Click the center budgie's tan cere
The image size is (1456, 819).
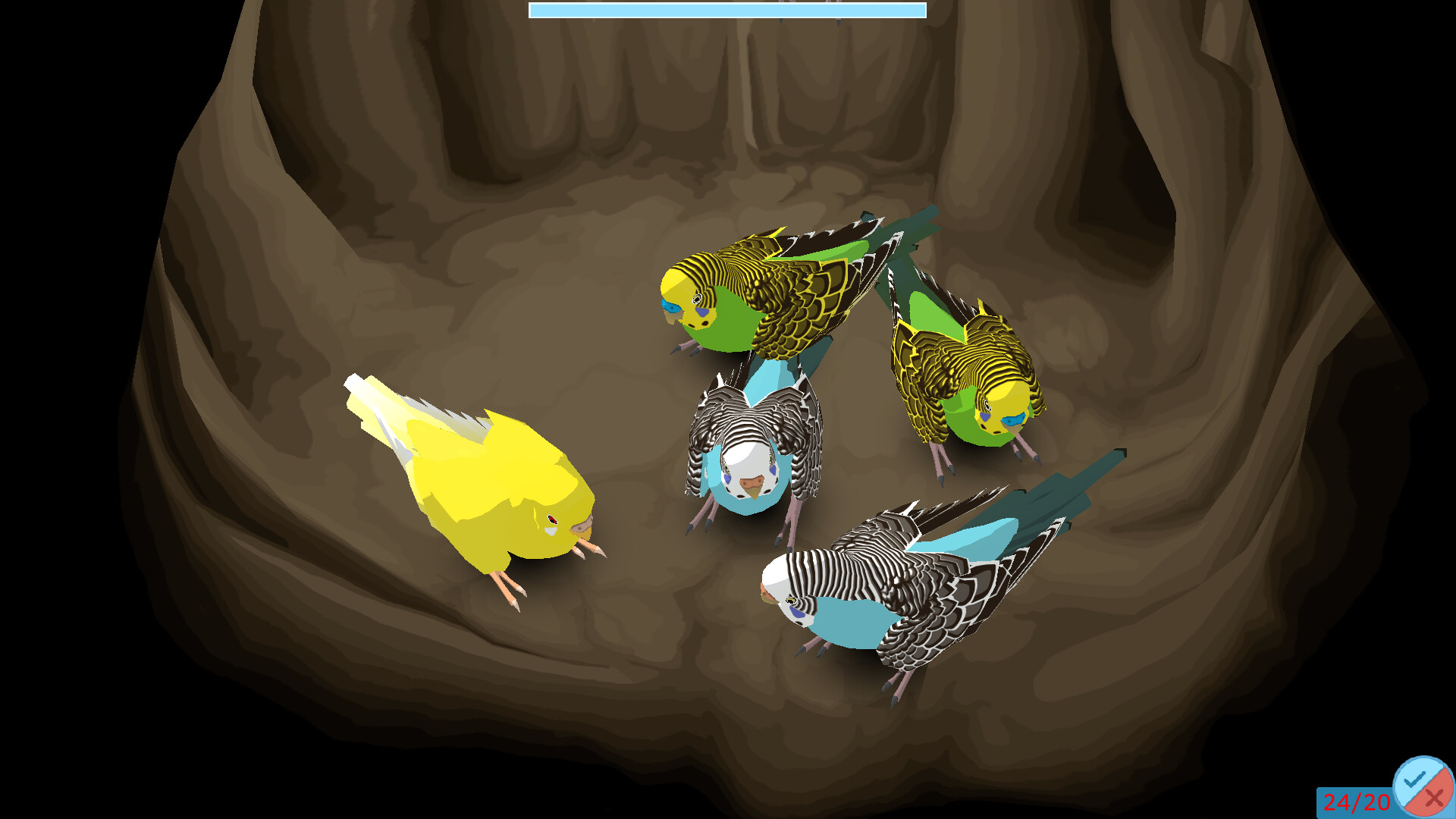pyautogui.click(x=752, y=484)
